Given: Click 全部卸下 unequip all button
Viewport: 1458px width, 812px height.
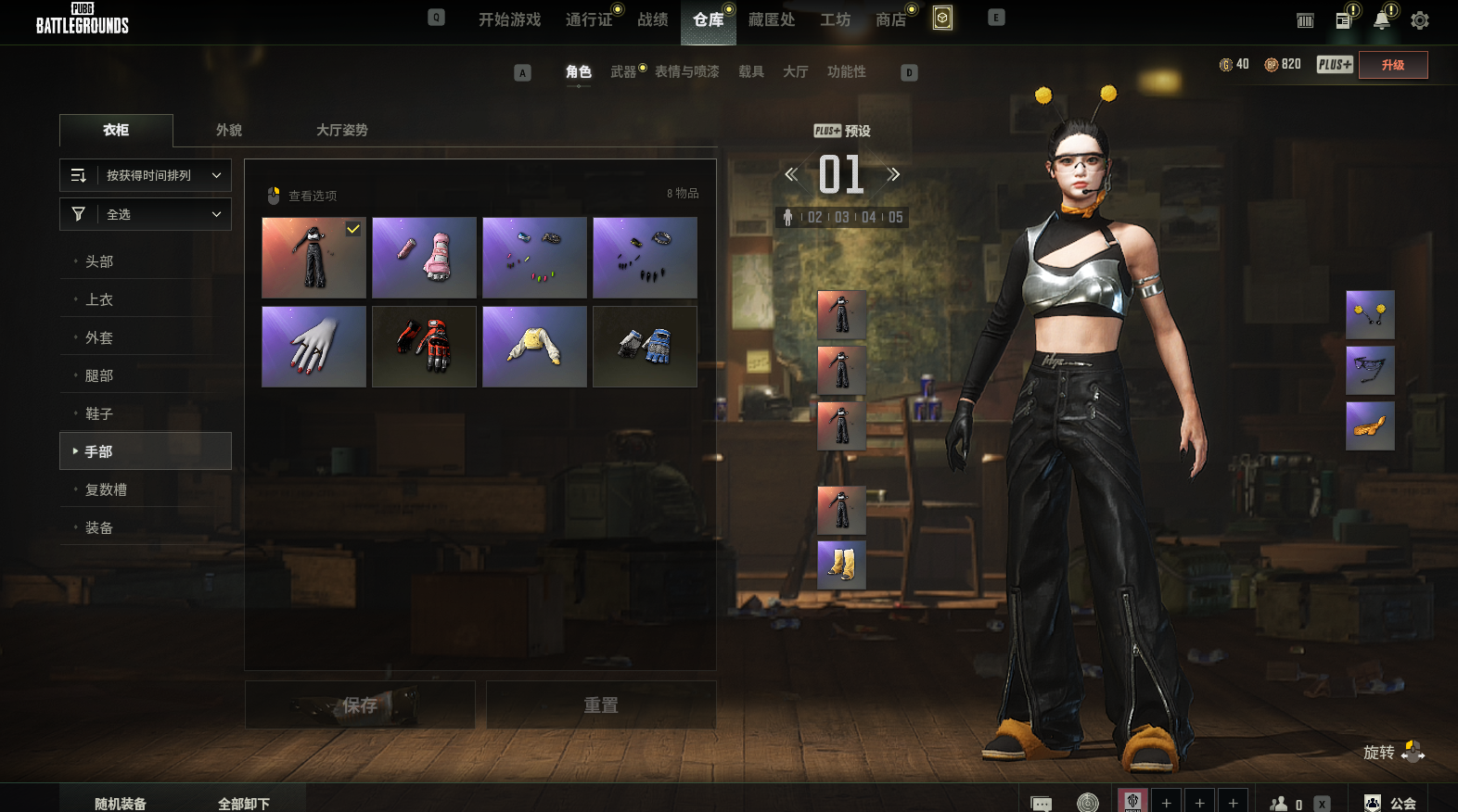Looking at the screenshot, I should (244, 803).
